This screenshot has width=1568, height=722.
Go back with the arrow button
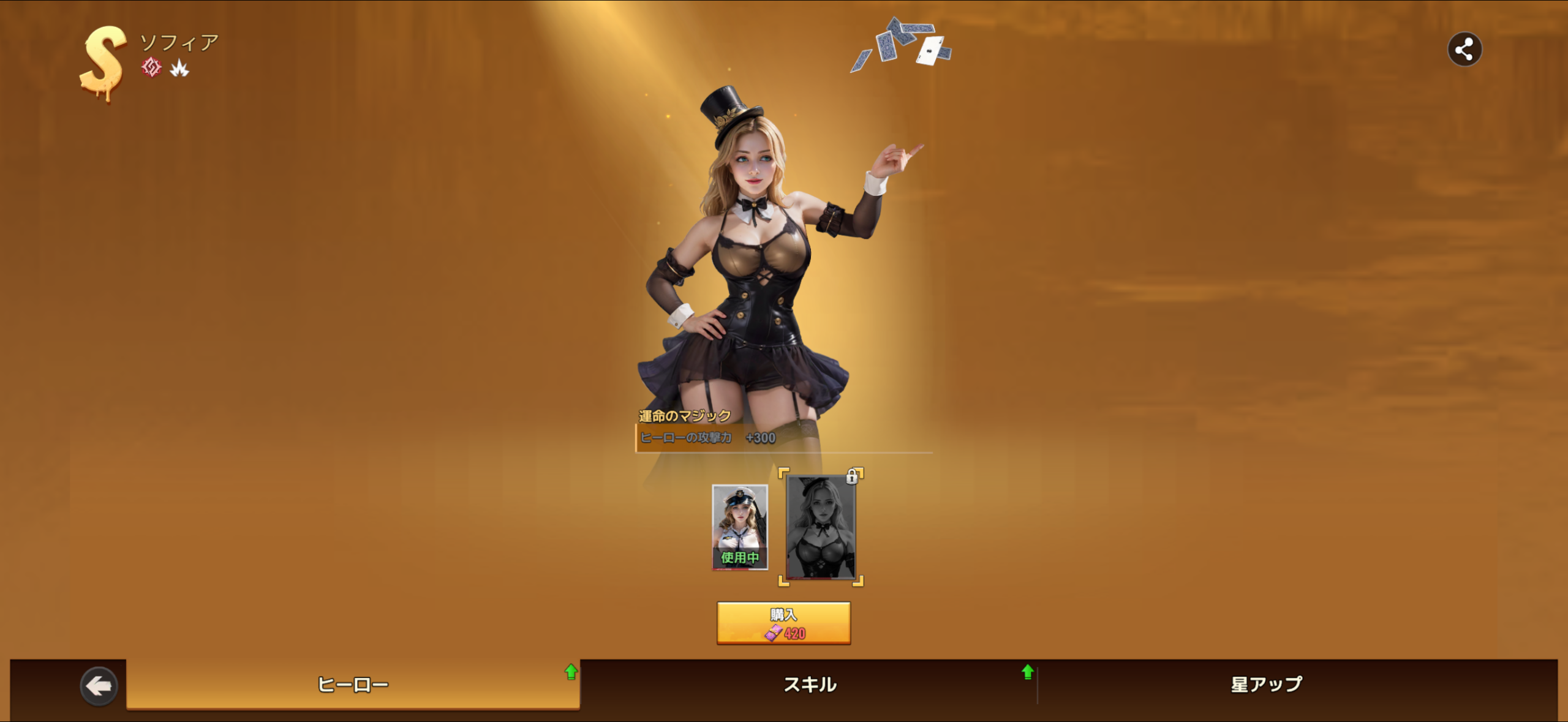(x=99, y=685)
